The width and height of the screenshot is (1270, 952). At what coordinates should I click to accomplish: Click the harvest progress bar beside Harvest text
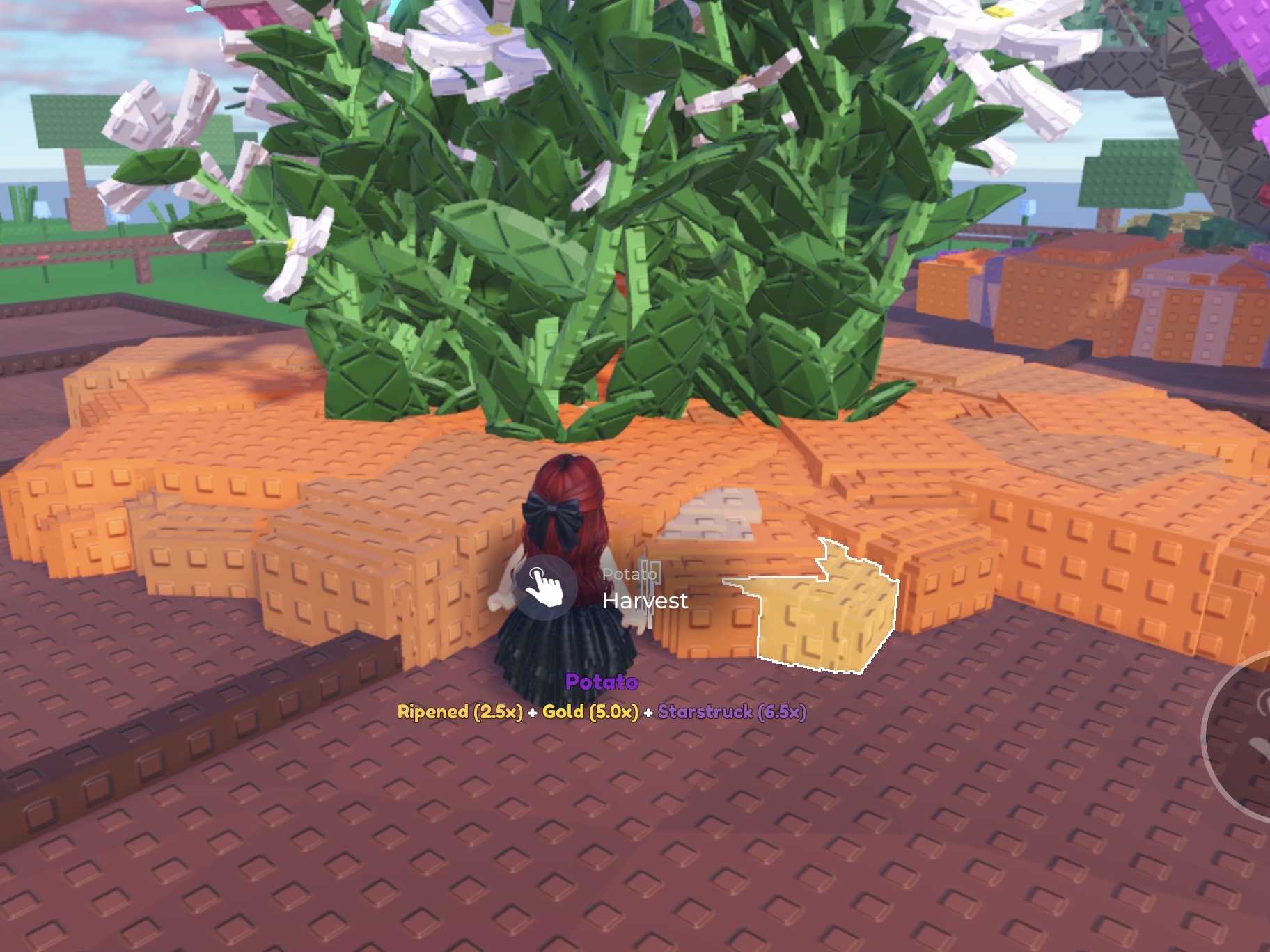click(649, 595)
